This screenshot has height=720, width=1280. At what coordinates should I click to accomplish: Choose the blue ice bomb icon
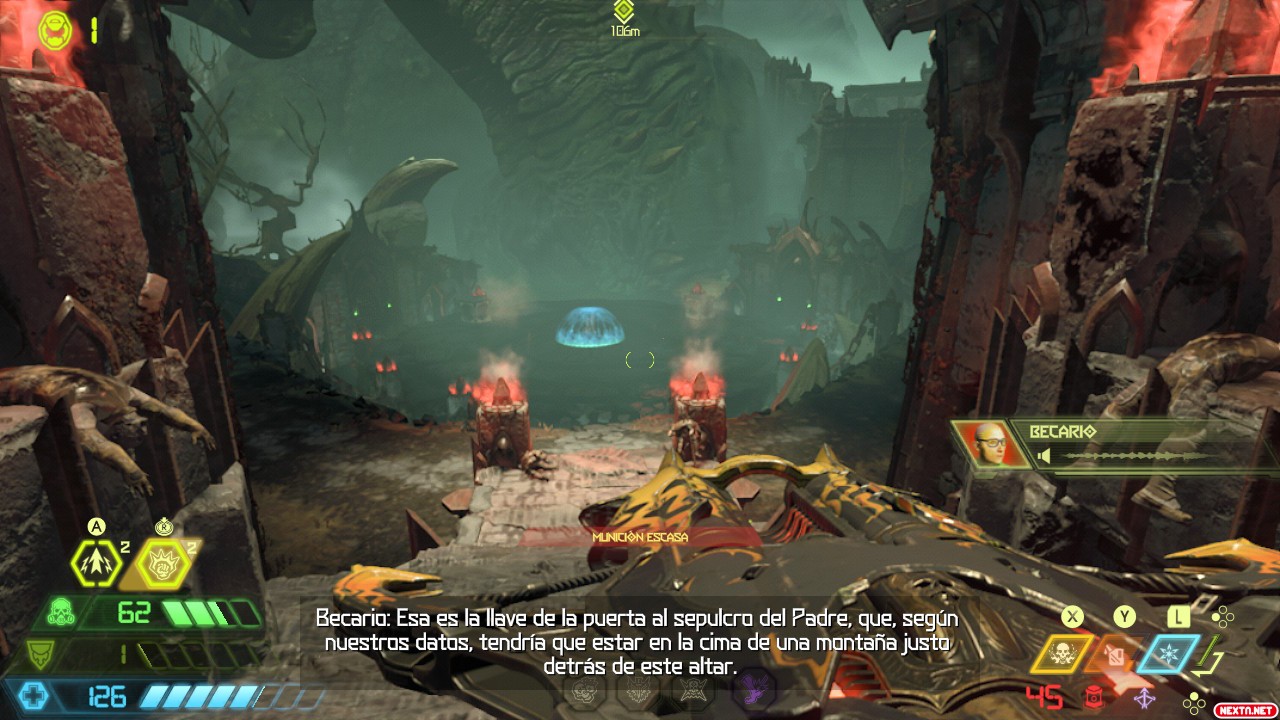[x=1168, y=654]
